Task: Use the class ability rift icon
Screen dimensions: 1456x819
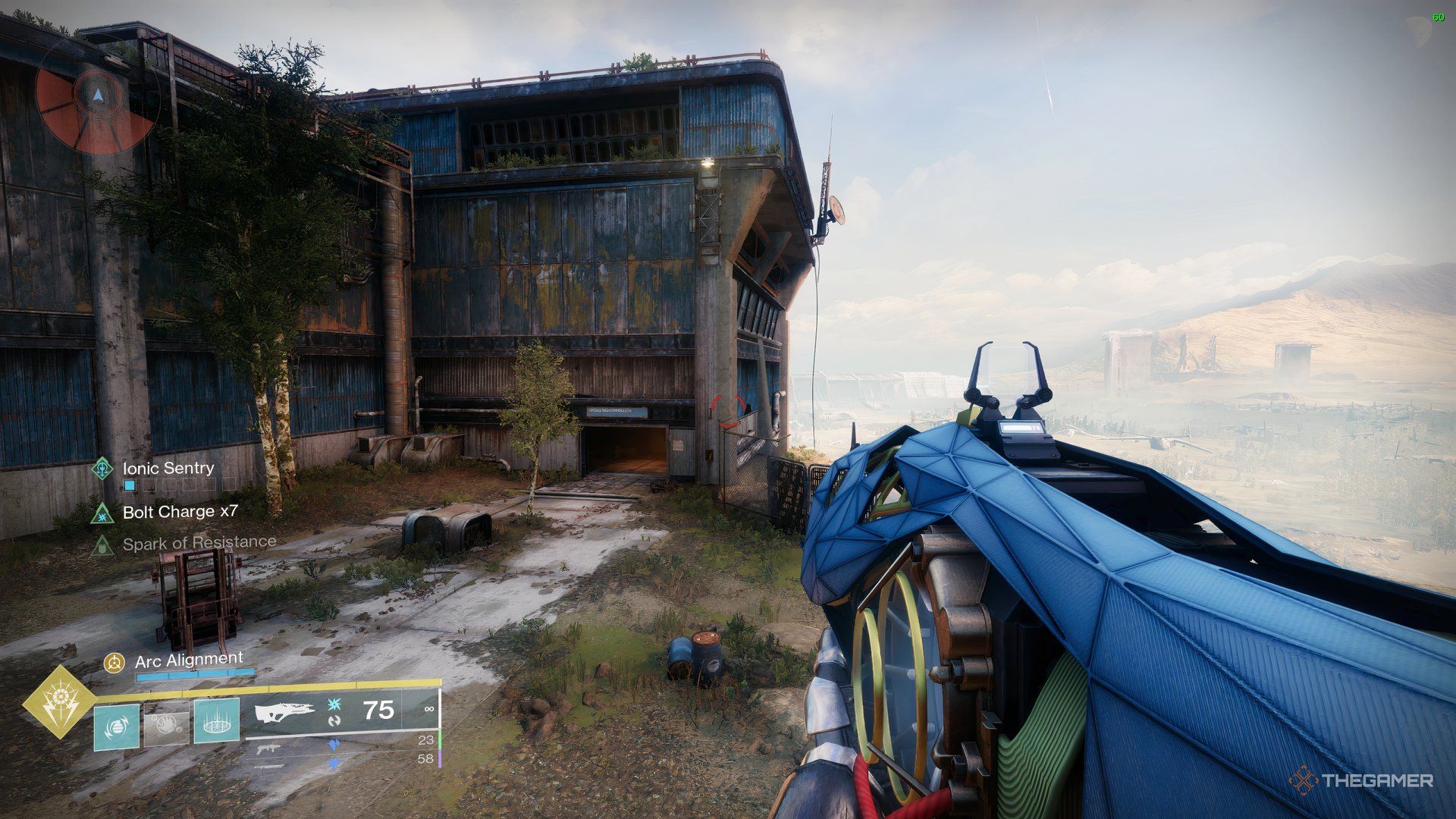Action: 217,721
